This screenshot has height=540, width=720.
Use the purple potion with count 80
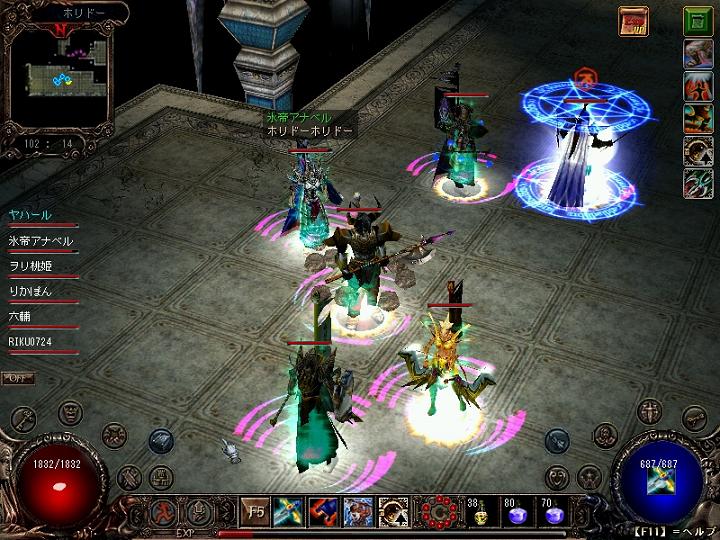[x=516, y=514]
